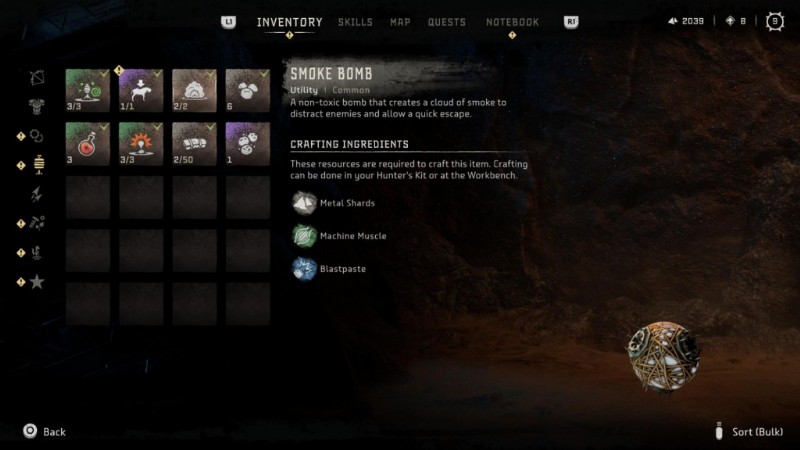Select the Inventory tab
Image resolution: width=800 pixels, height=450 pixels.
[x=289, y=22]
